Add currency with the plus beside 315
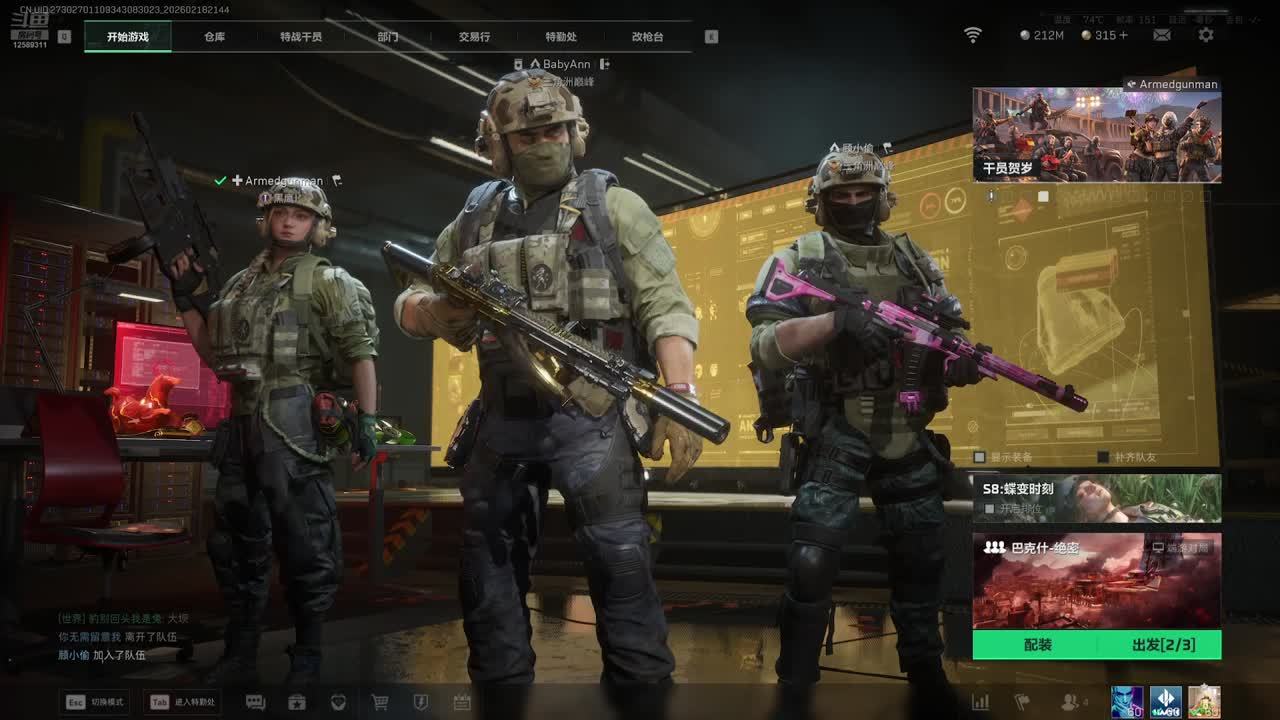This screenshot has height=720, width=1280. (x=1124, y=35)
